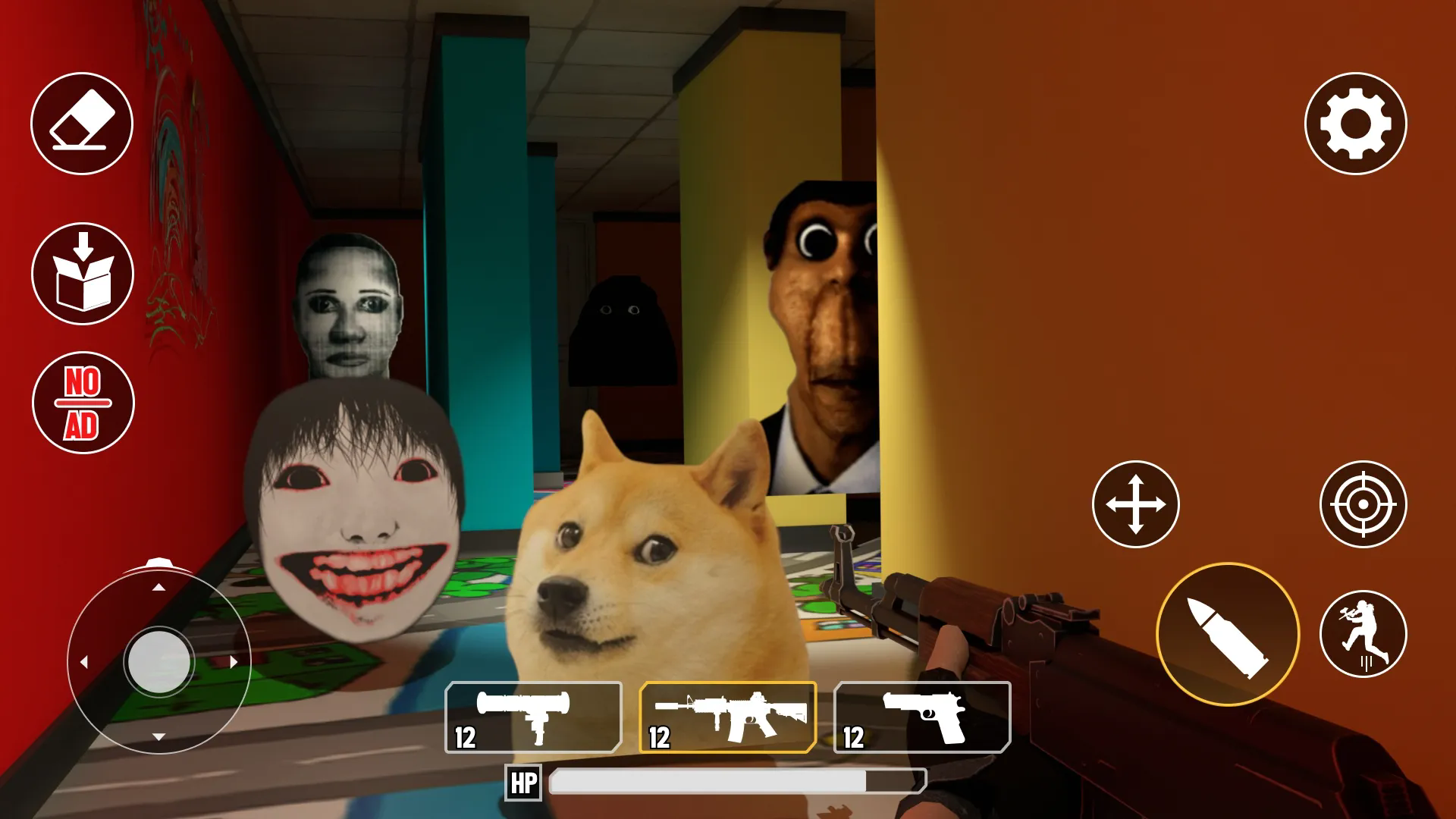Activate the four-arrow move button
Viewport: 1456px width, 819px height.
click(1135, 504)
